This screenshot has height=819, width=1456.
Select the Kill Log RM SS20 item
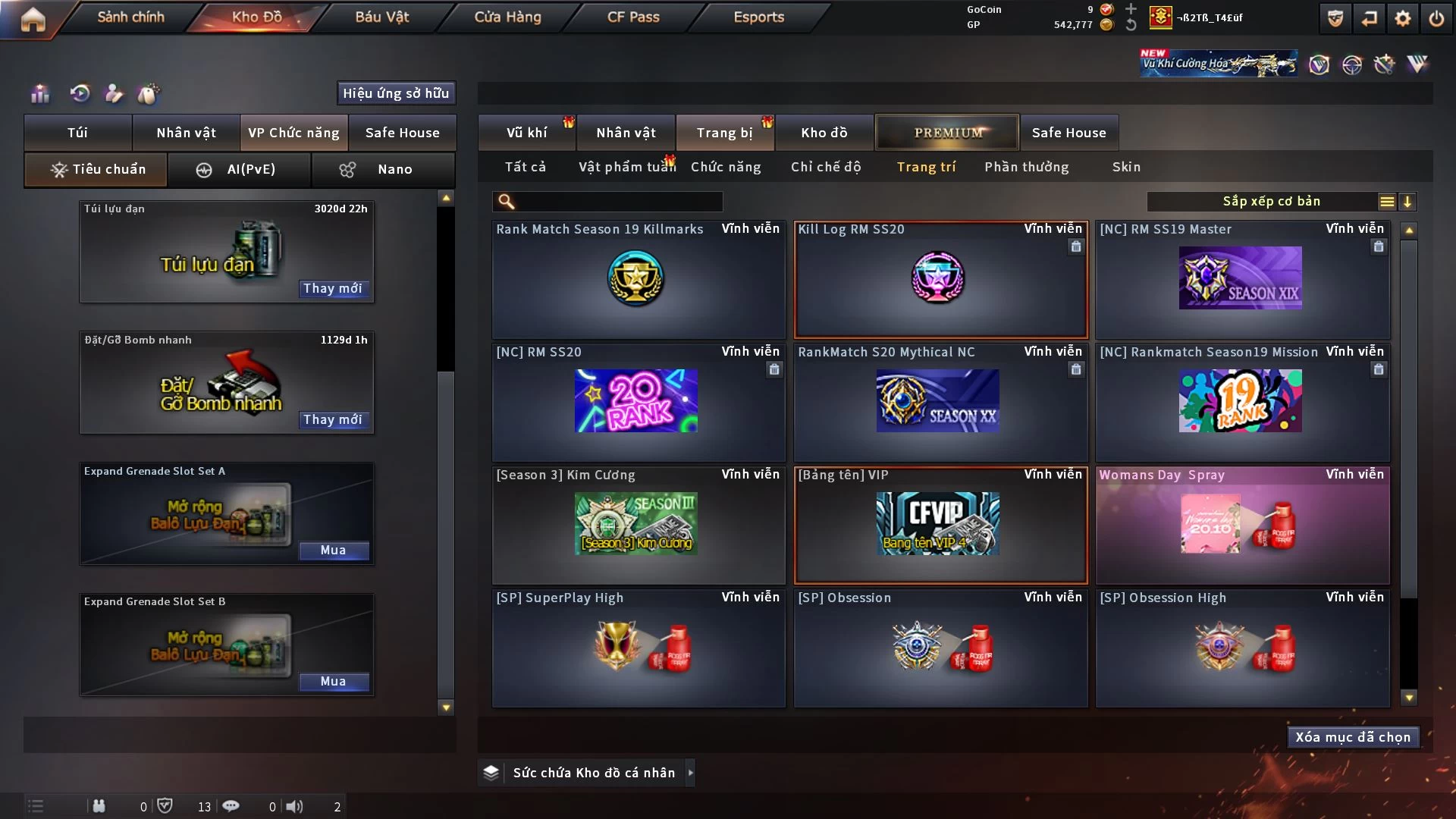click(940, 279)
